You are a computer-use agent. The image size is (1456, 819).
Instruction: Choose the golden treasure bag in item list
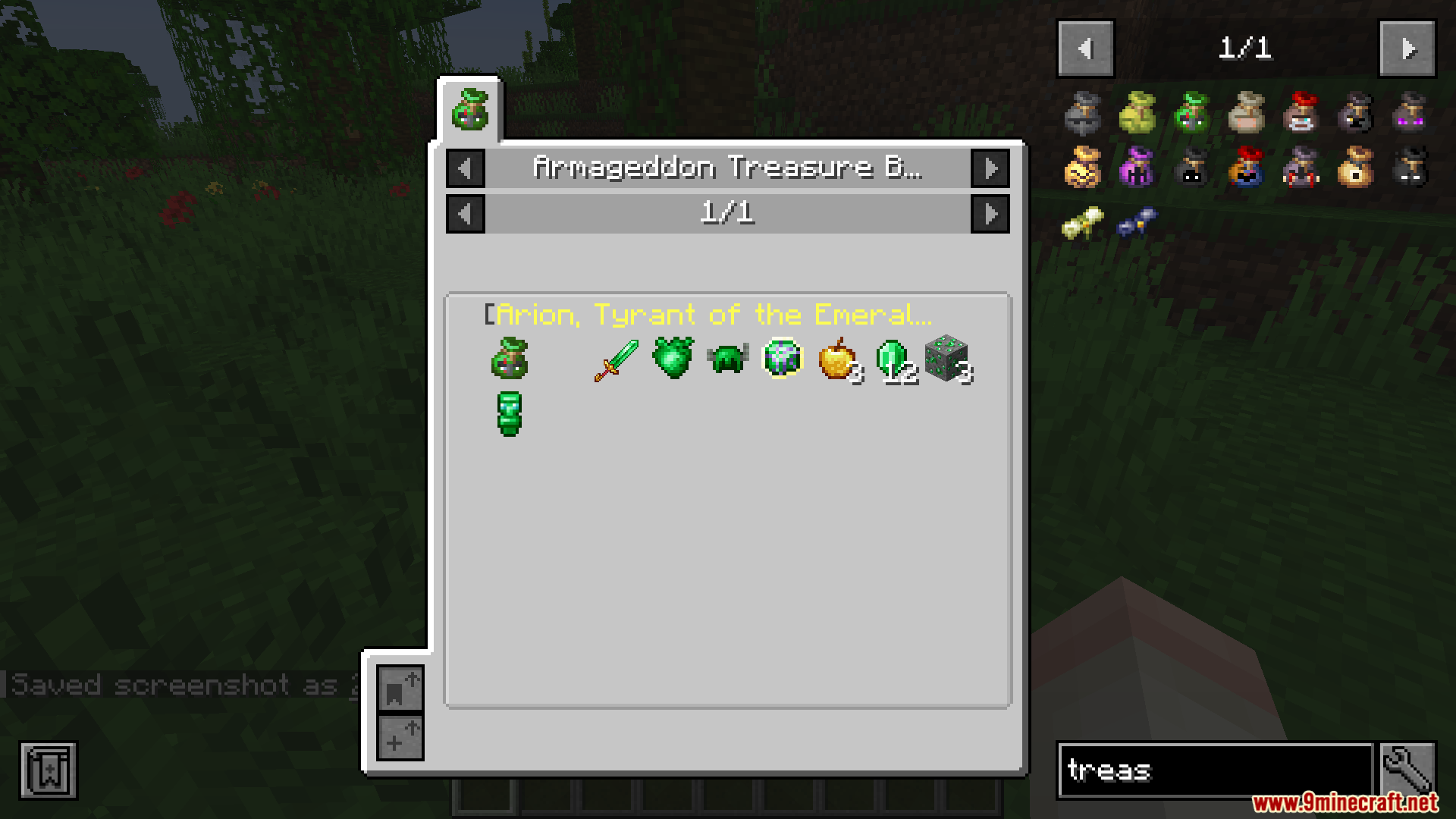(x=1082, y=167)
